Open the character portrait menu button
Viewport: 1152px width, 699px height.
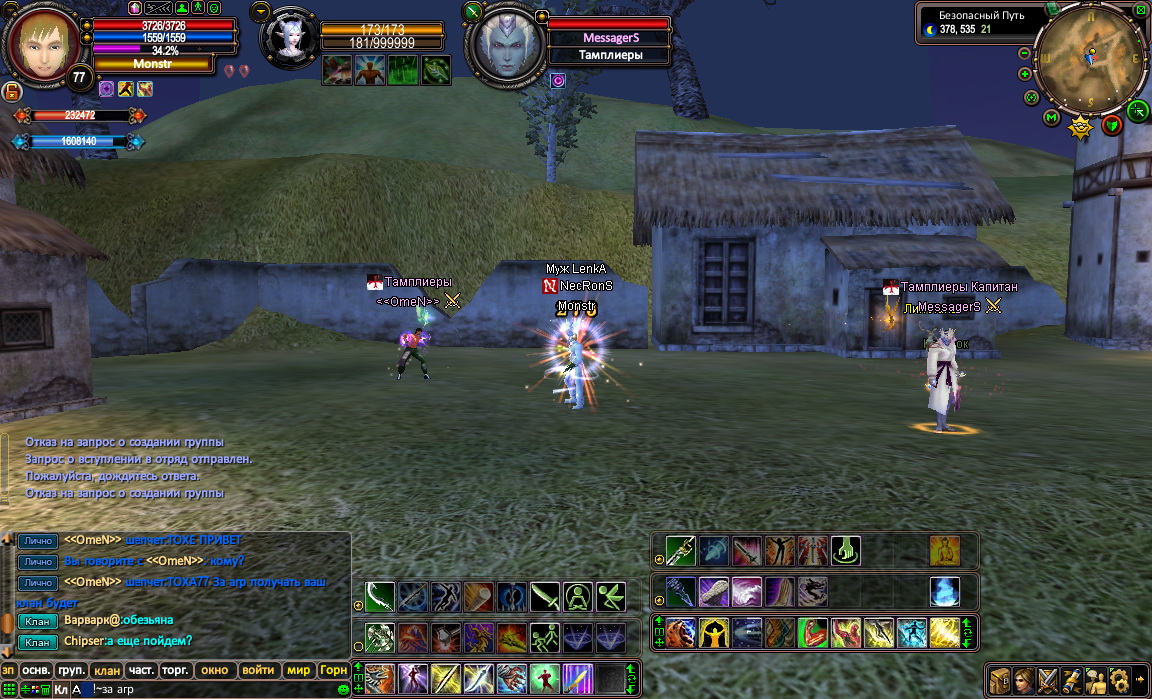click(x=1023, y=679)
